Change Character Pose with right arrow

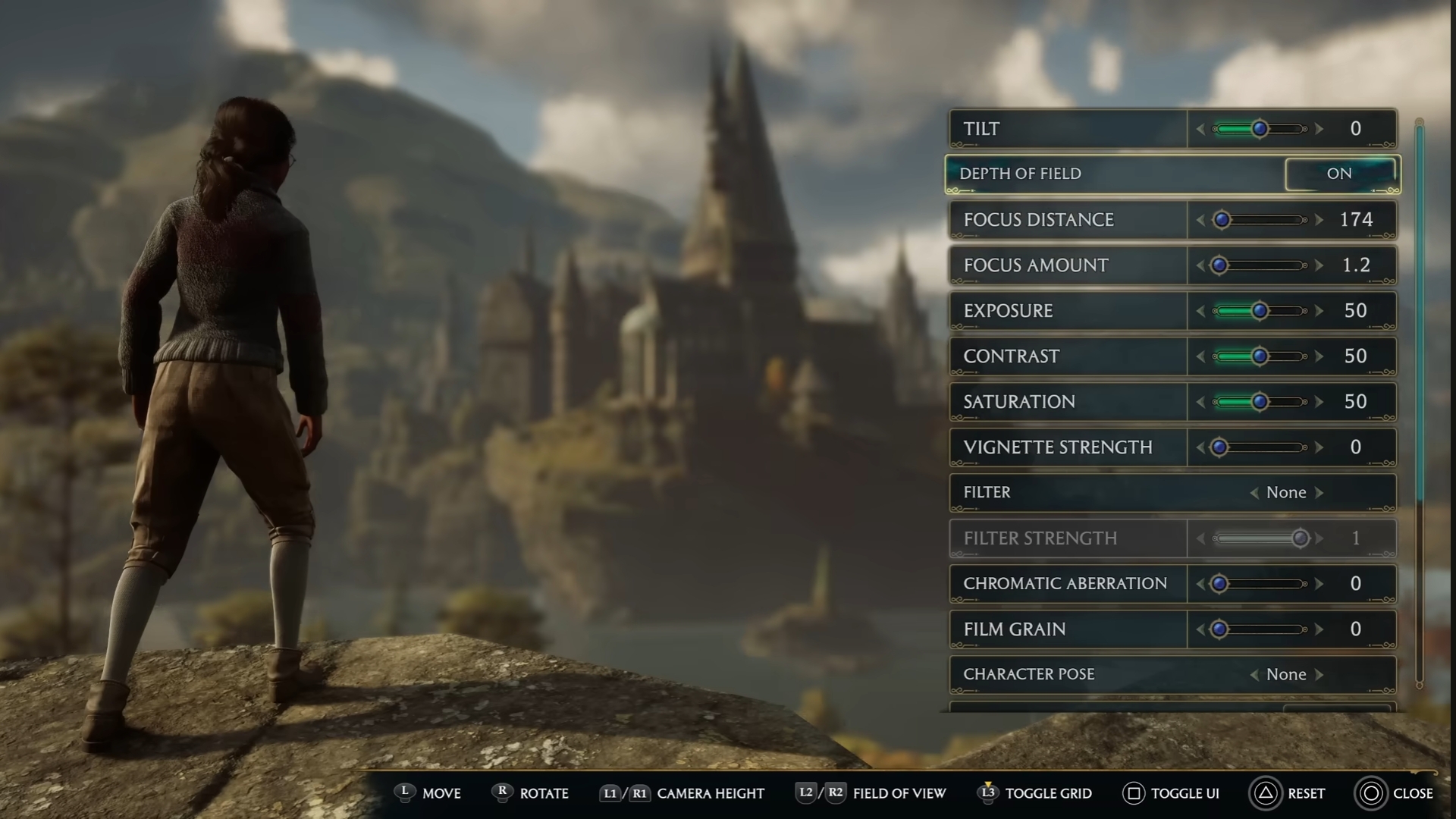1323,674
